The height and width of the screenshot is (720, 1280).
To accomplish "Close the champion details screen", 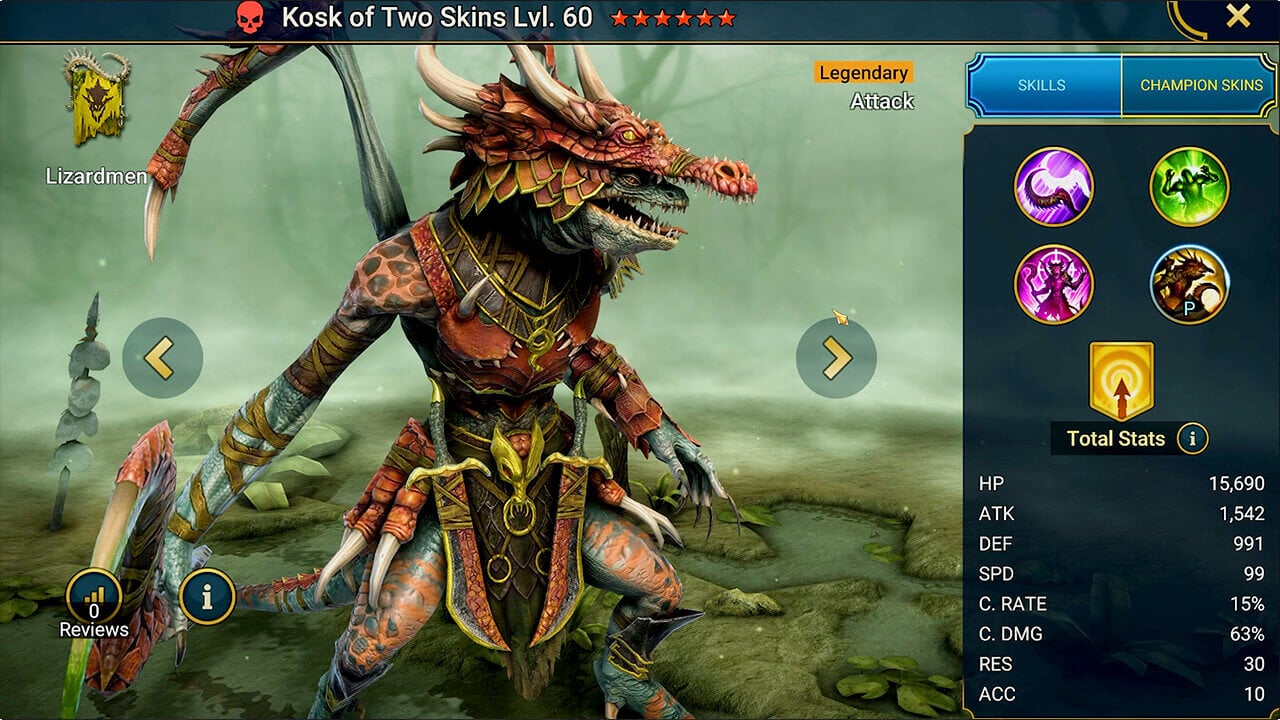I will pyautogui.click(x=1238, y=17).
